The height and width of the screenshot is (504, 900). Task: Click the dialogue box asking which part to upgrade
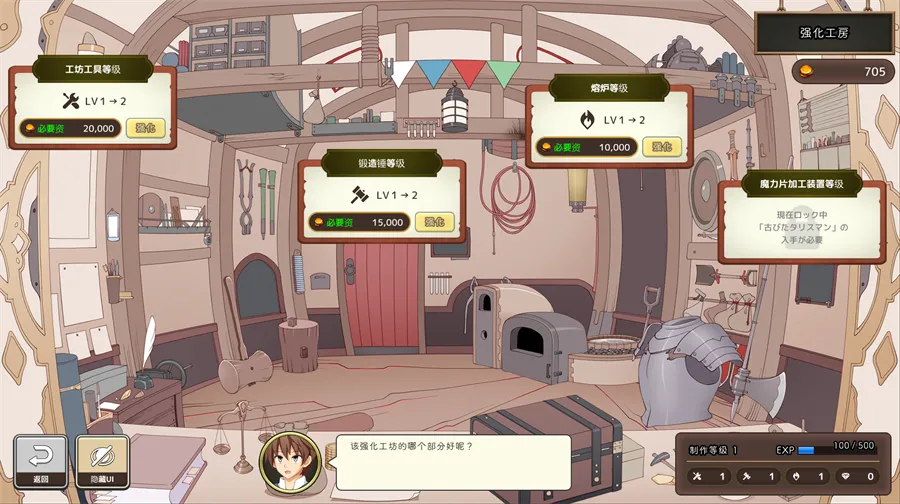coord(452,461)
